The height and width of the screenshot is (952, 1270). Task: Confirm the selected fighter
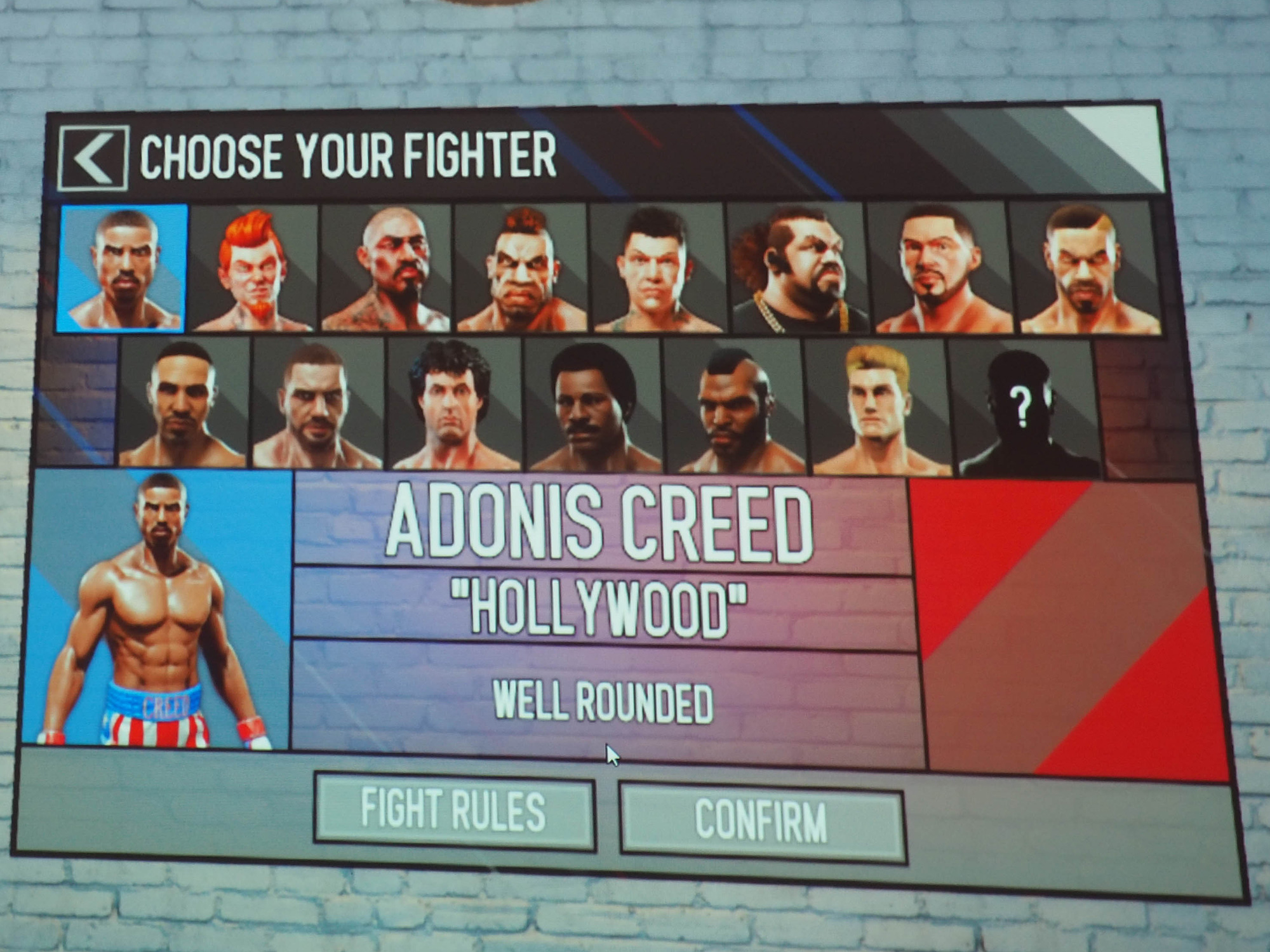(761, 821)
